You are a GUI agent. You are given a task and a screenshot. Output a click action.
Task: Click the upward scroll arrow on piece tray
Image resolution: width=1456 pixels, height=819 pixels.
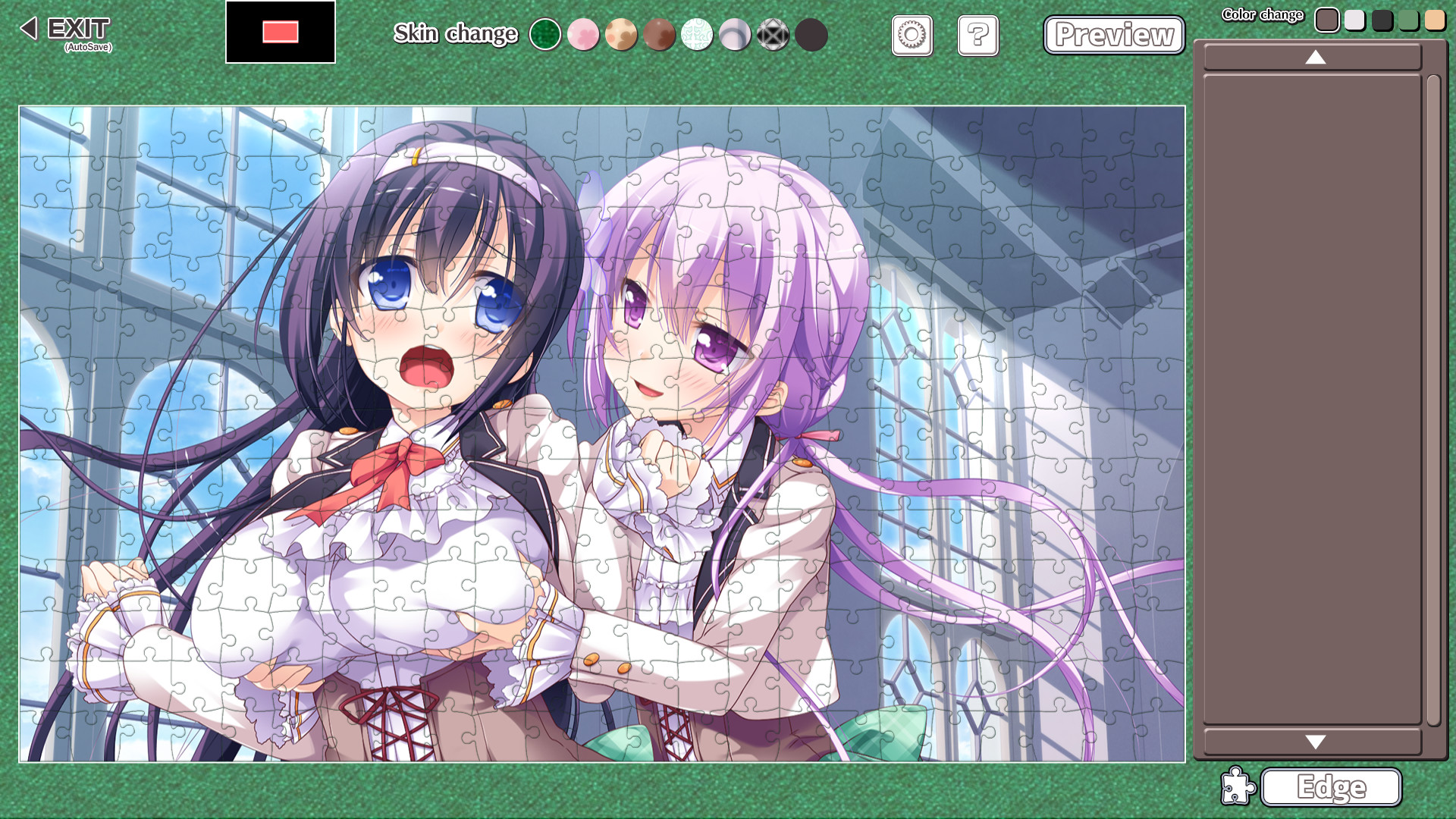pyautogui.click(x=1313, y=58)
